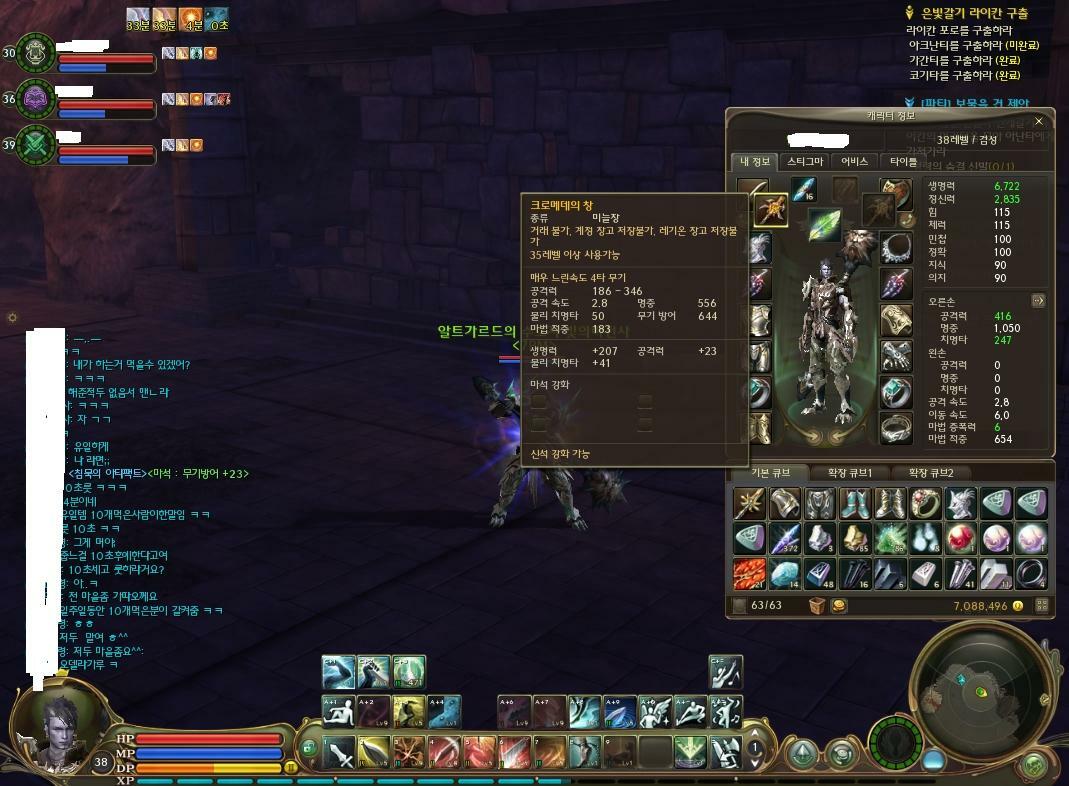The width and height of the screenshot is (1069, 786).
Task: Switch to the 확장 큐브1 inventory tab
Action: 842,472
